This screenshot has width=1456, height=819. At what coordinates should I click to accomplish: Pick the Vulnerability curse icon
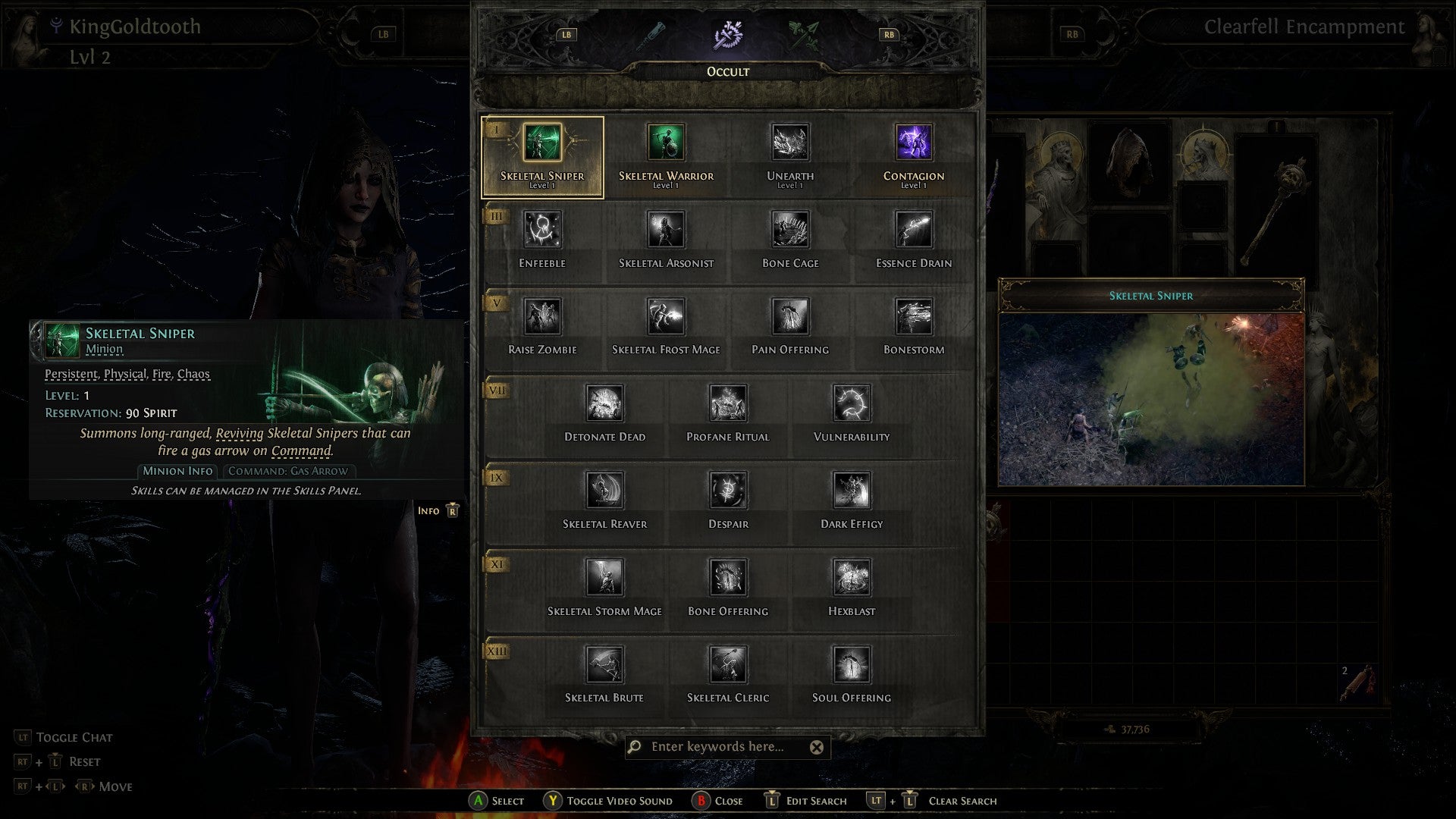coord(852,403)
